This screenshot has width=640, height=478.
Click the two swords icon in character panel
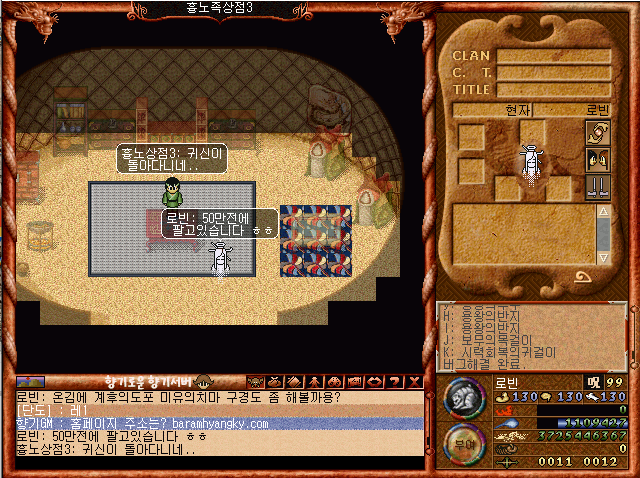598,186
